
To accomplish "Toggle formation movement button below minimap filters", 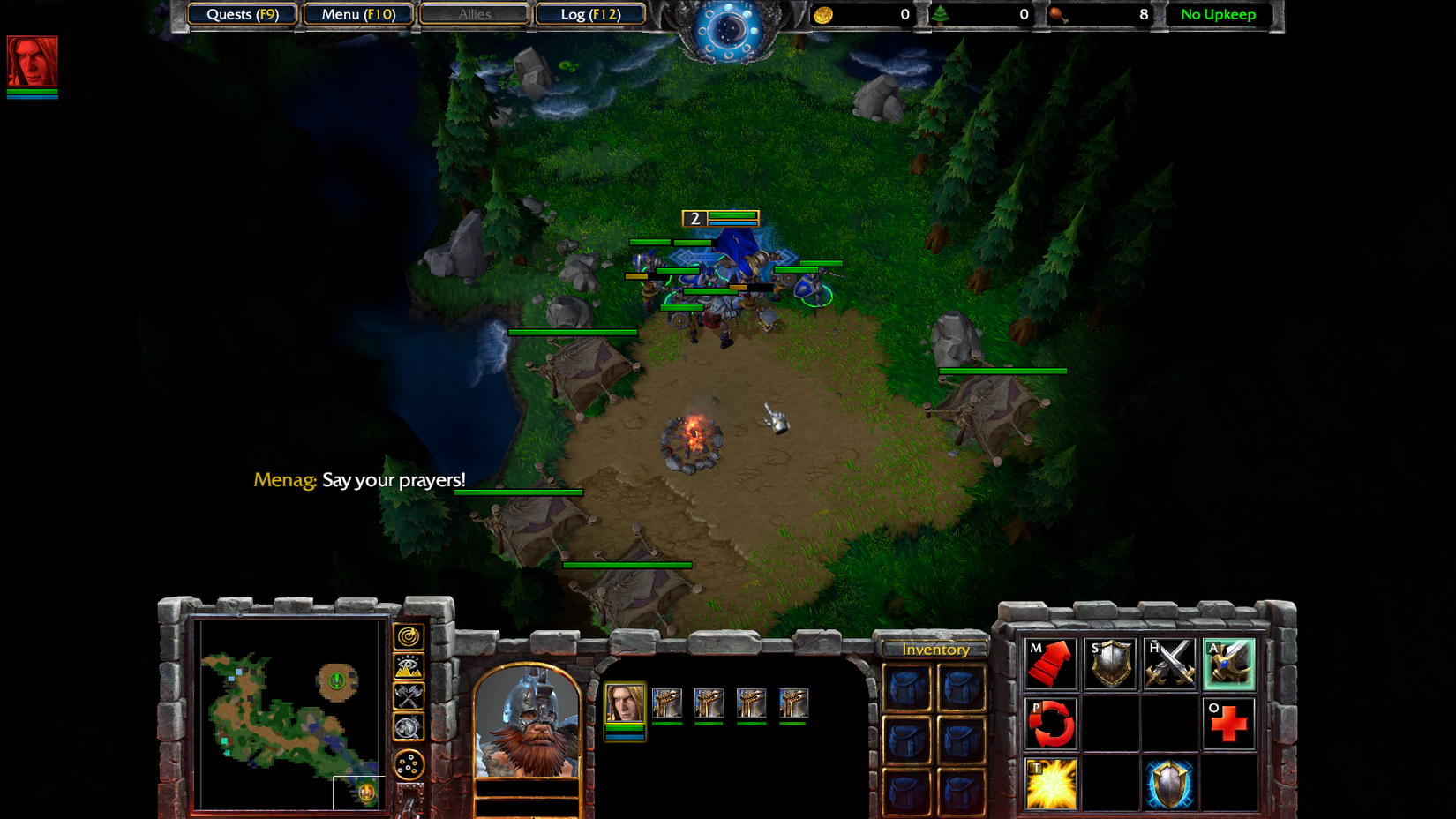I will (x=408, y=764).
